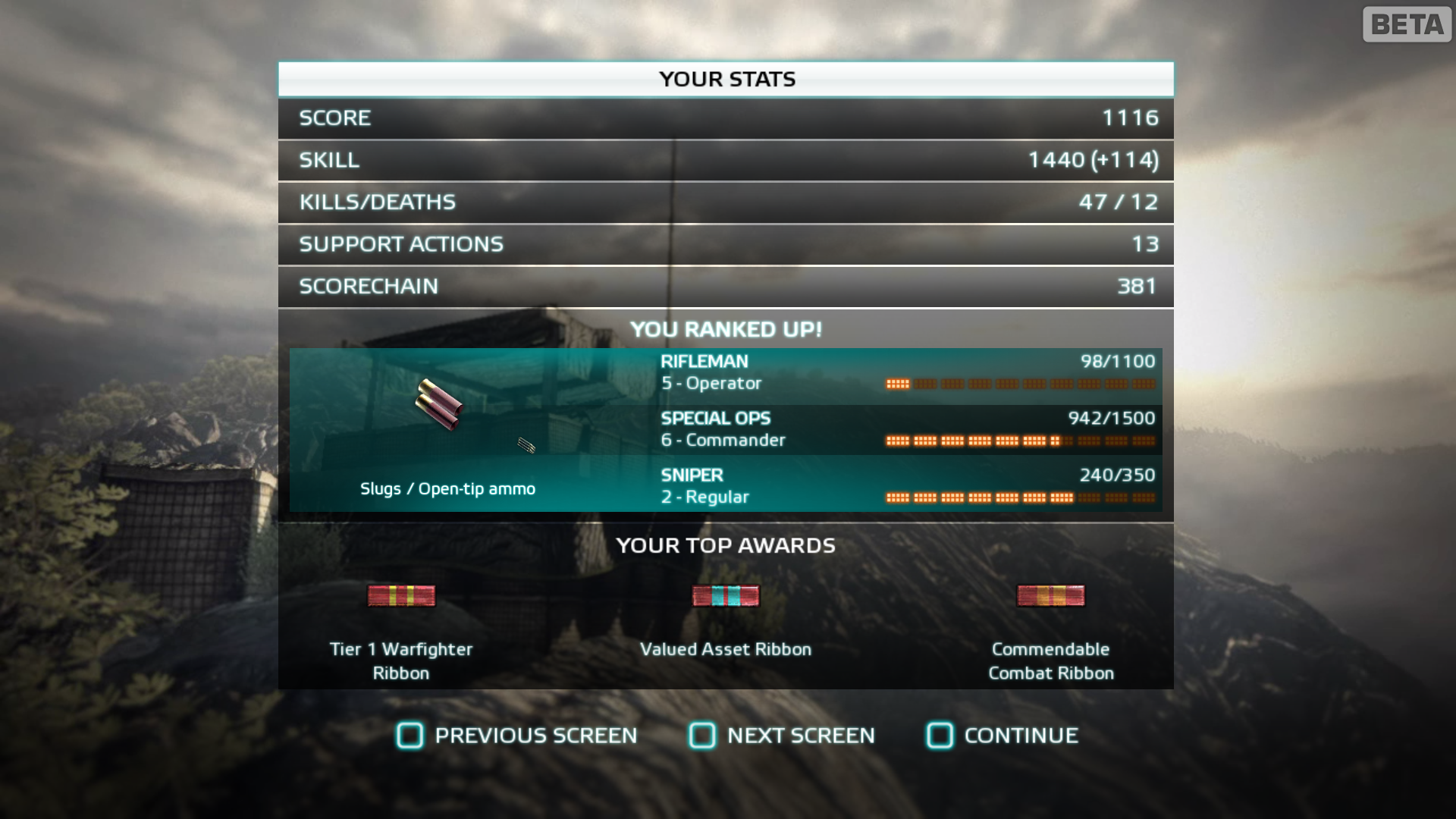Select the Rifleman class rank row
The width and height of the screenshot is (1456, 819).
pyautogui.click(x=907, y=372)
